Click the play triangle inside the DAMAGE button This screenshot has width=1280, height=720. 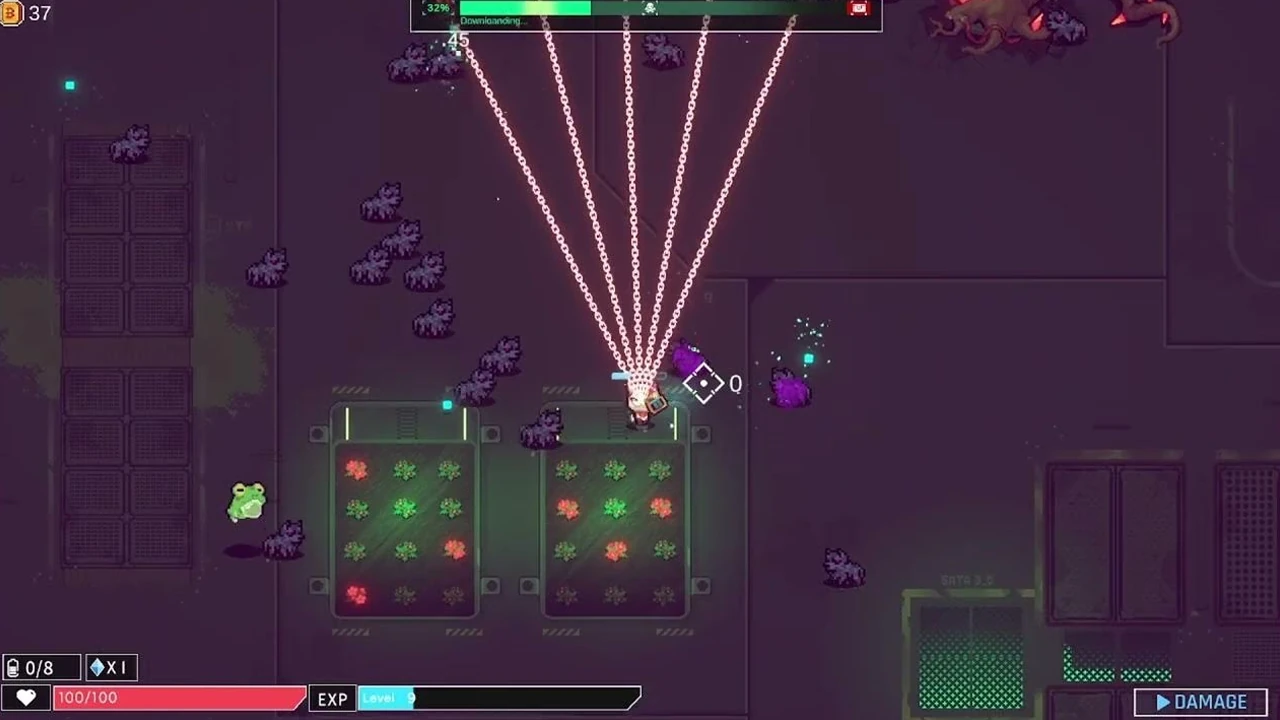1163,701
